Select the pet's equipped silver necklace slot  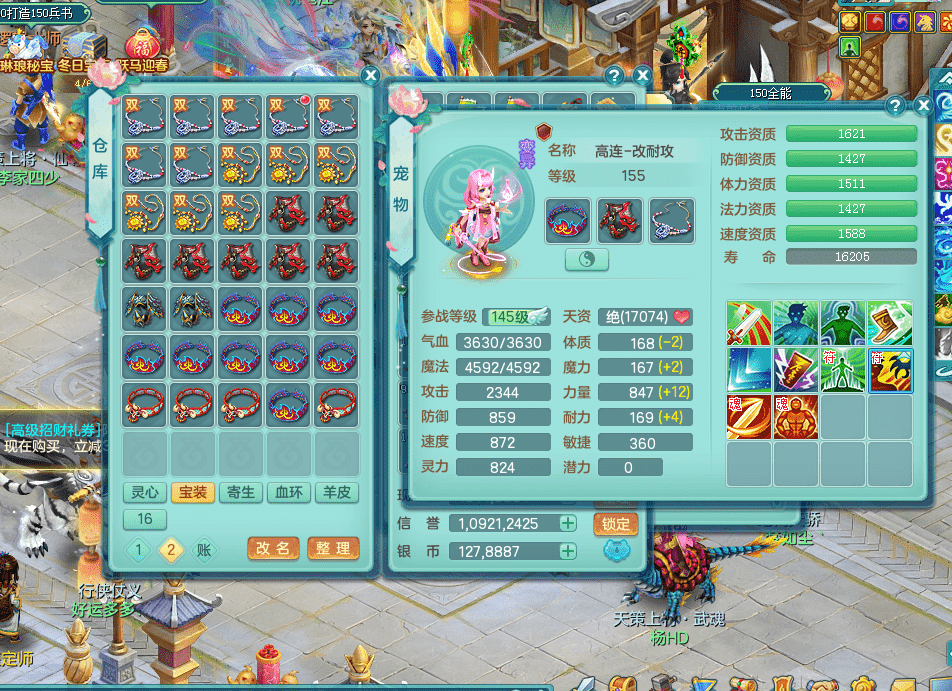coord(671,221)
